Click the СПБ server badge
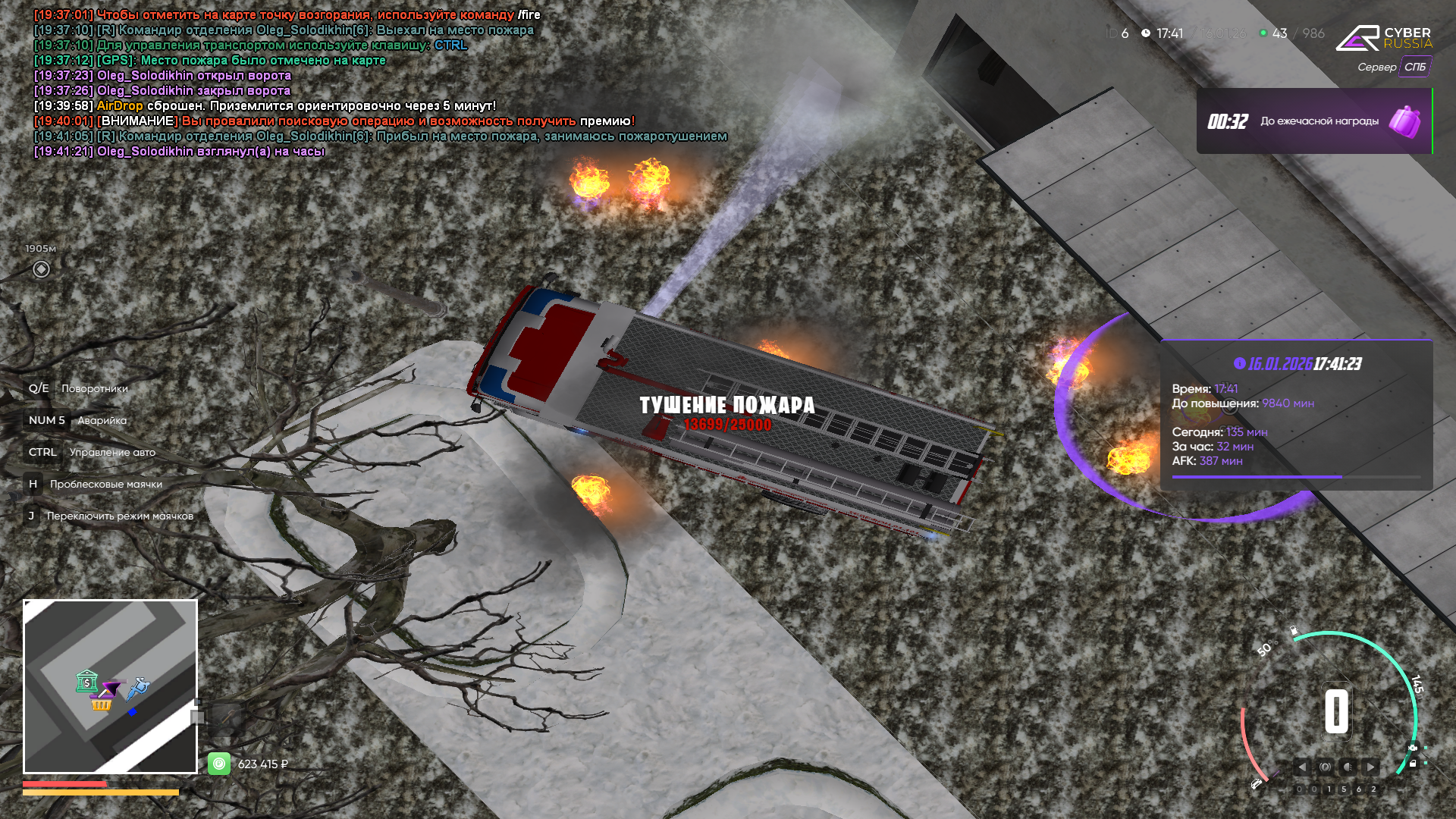This screenshot has height=819, width=1456. click(x=1414, y=67)
